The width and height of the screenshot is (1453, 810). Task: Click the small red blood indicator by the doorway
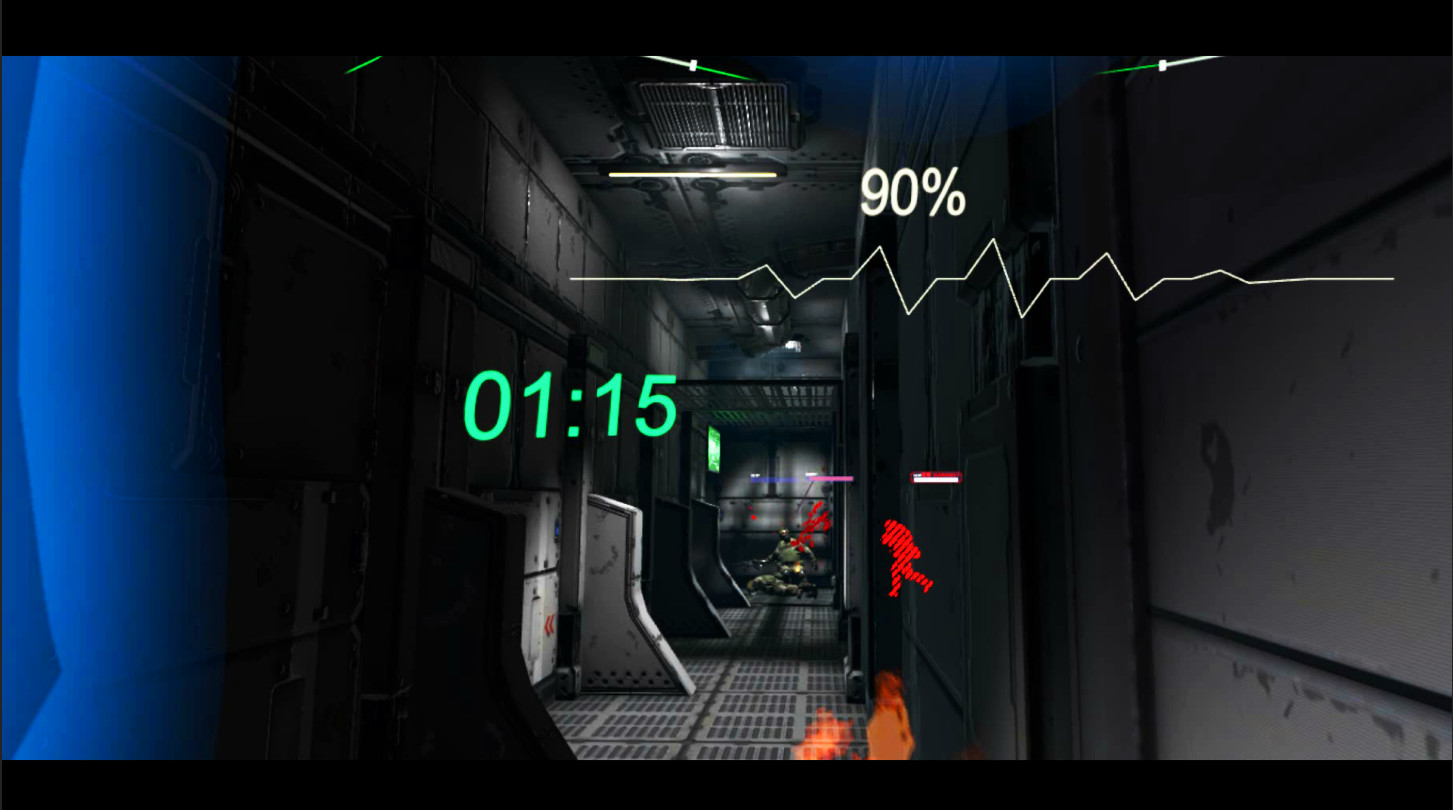click(x=753, y=517)
